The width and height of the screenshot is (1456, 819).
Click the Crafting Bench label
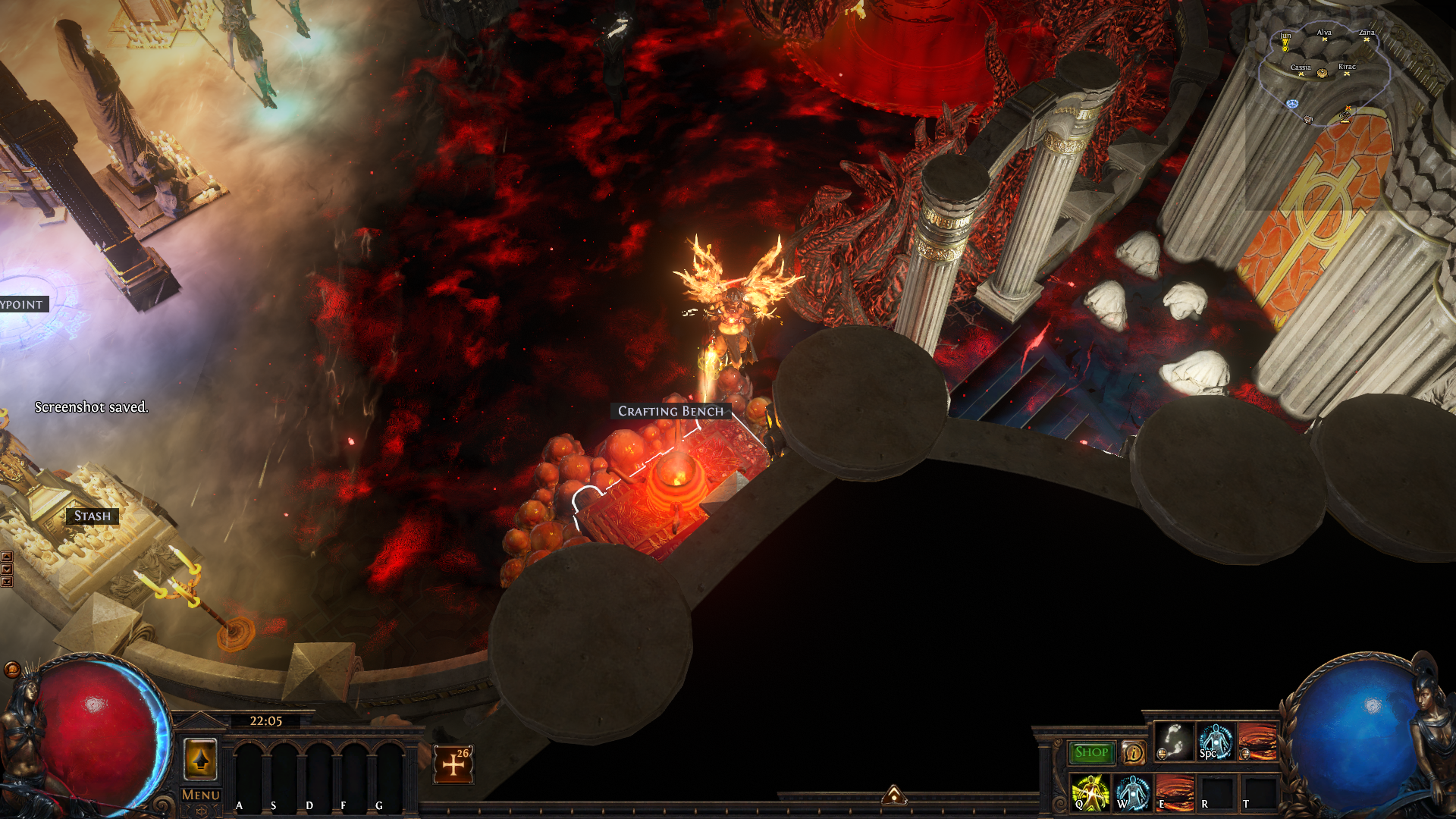pyautogui.click(x=670, y=411)
